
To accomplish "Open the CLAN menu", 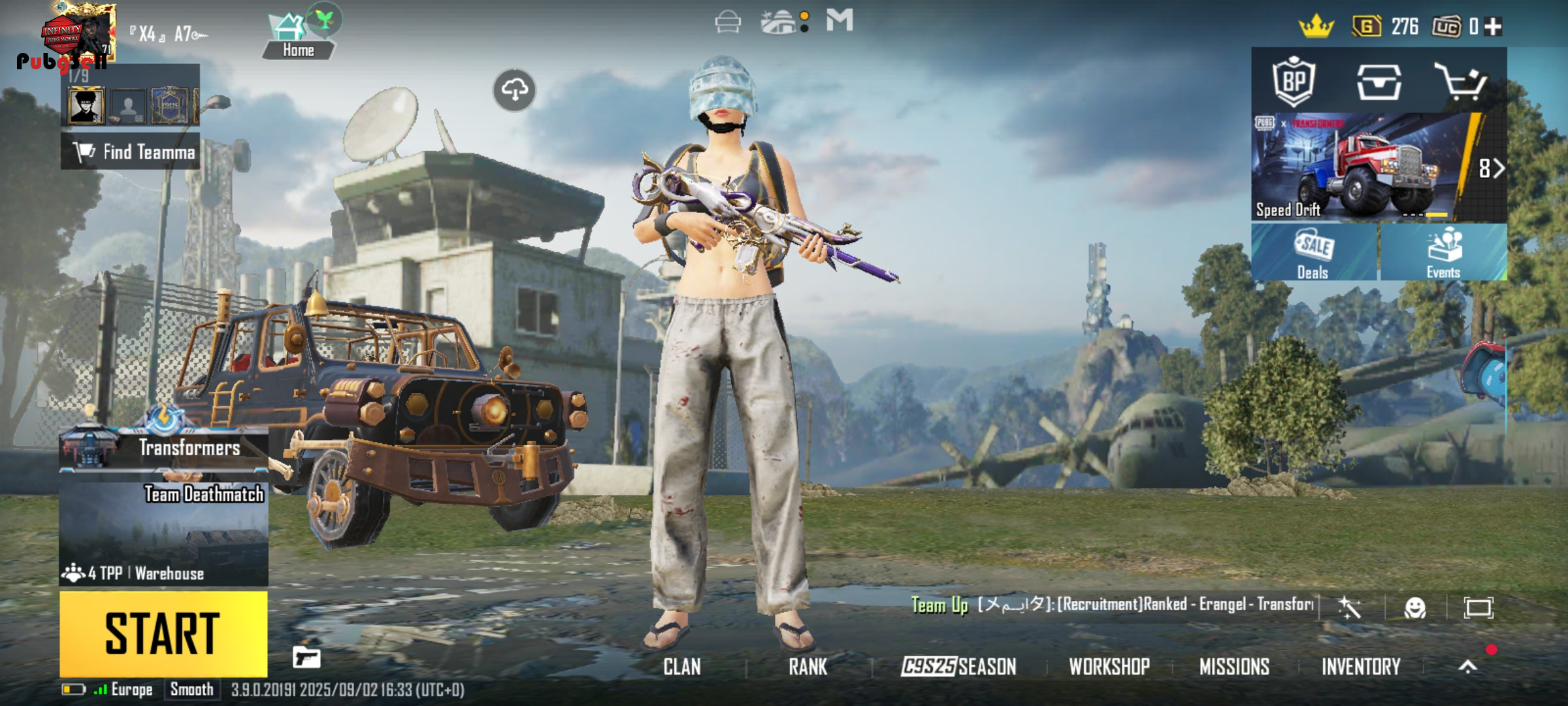I will (x=682, y=667).
